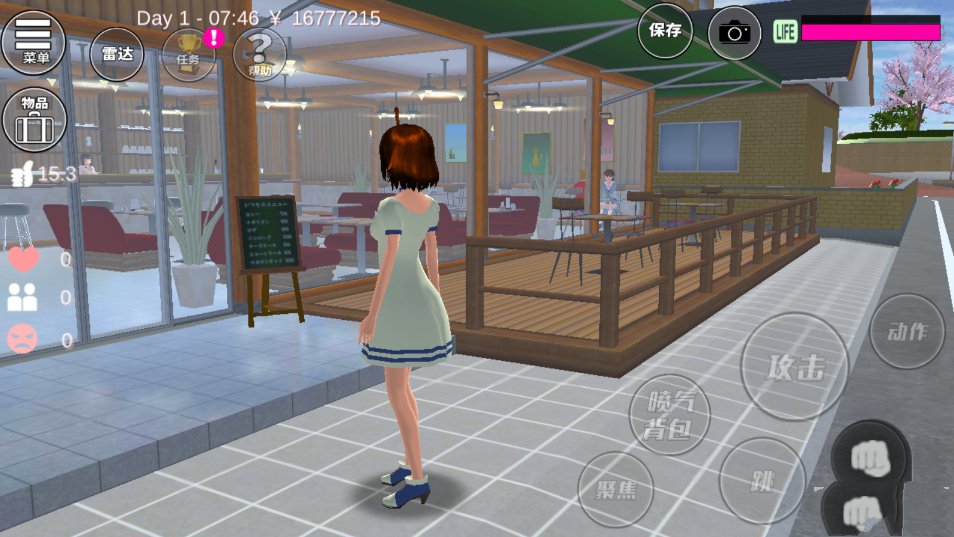
Task: Tap the 雷达 radar button
Action: click(x=117, y=53)
